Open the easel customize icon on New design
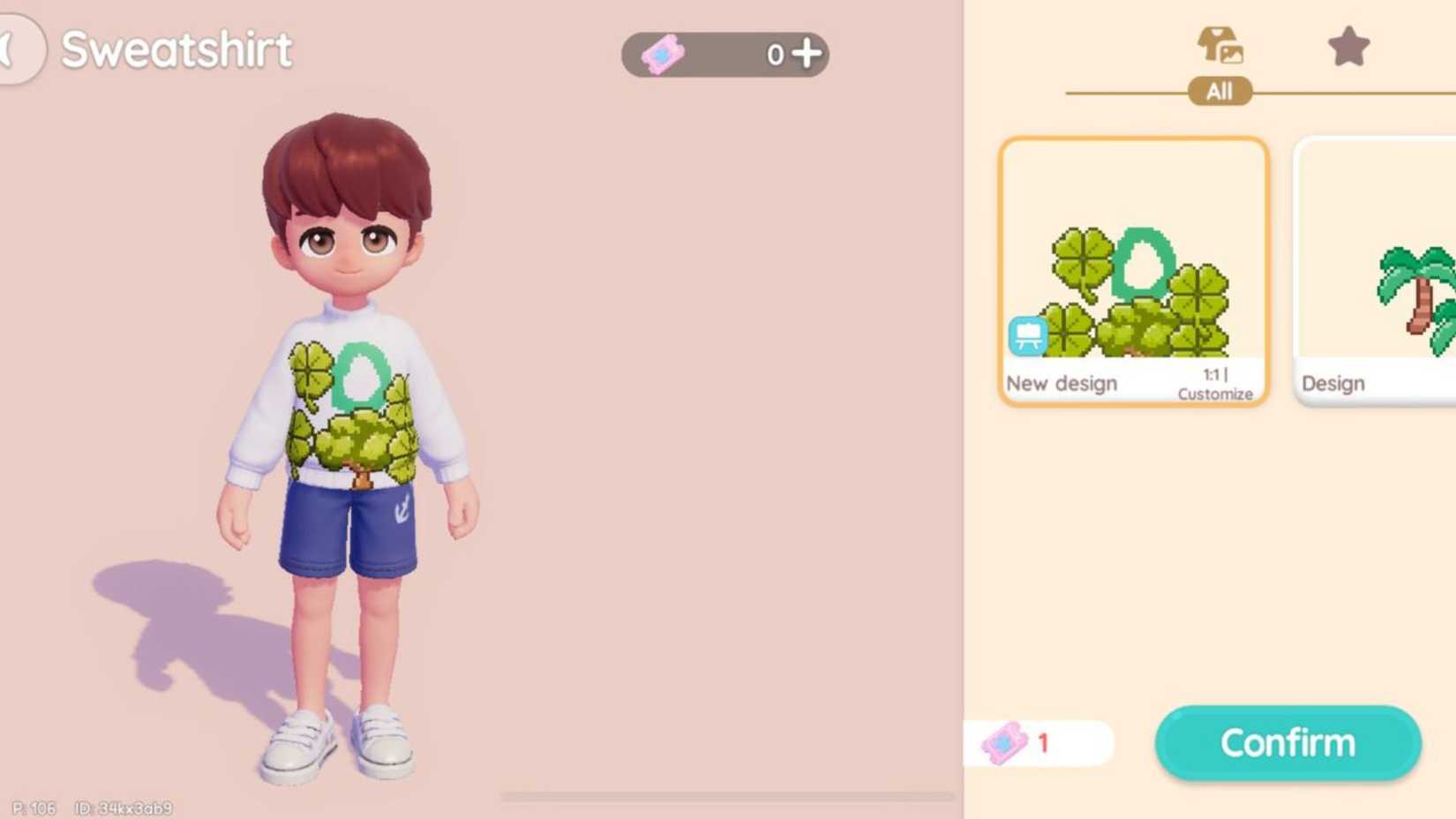Screen dimensions: 1456x819 coord(1026,335)
